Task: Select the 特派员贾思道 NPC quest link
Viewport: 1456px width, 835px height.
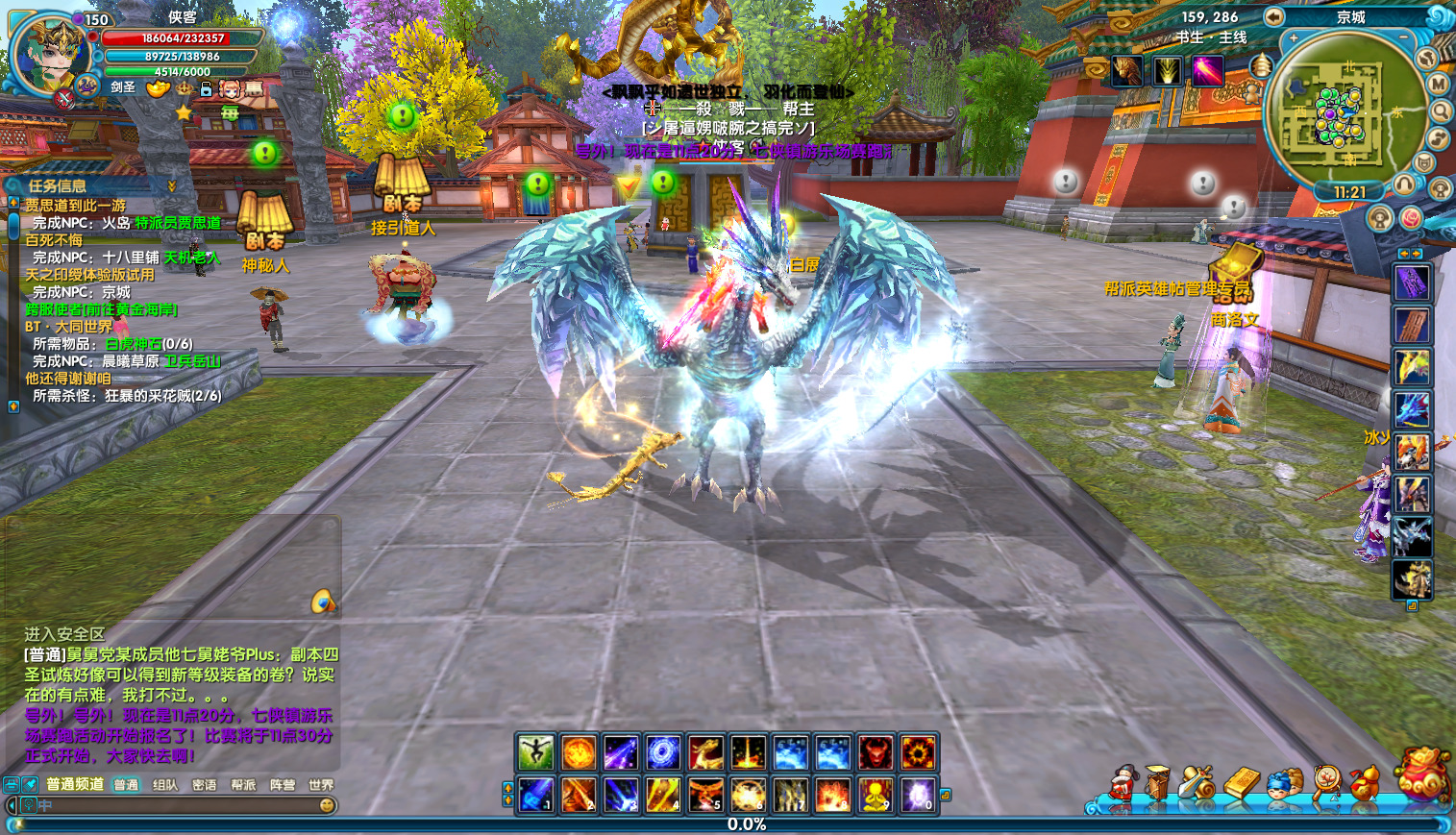Action: pyautogui.click(x=178, y=223)
